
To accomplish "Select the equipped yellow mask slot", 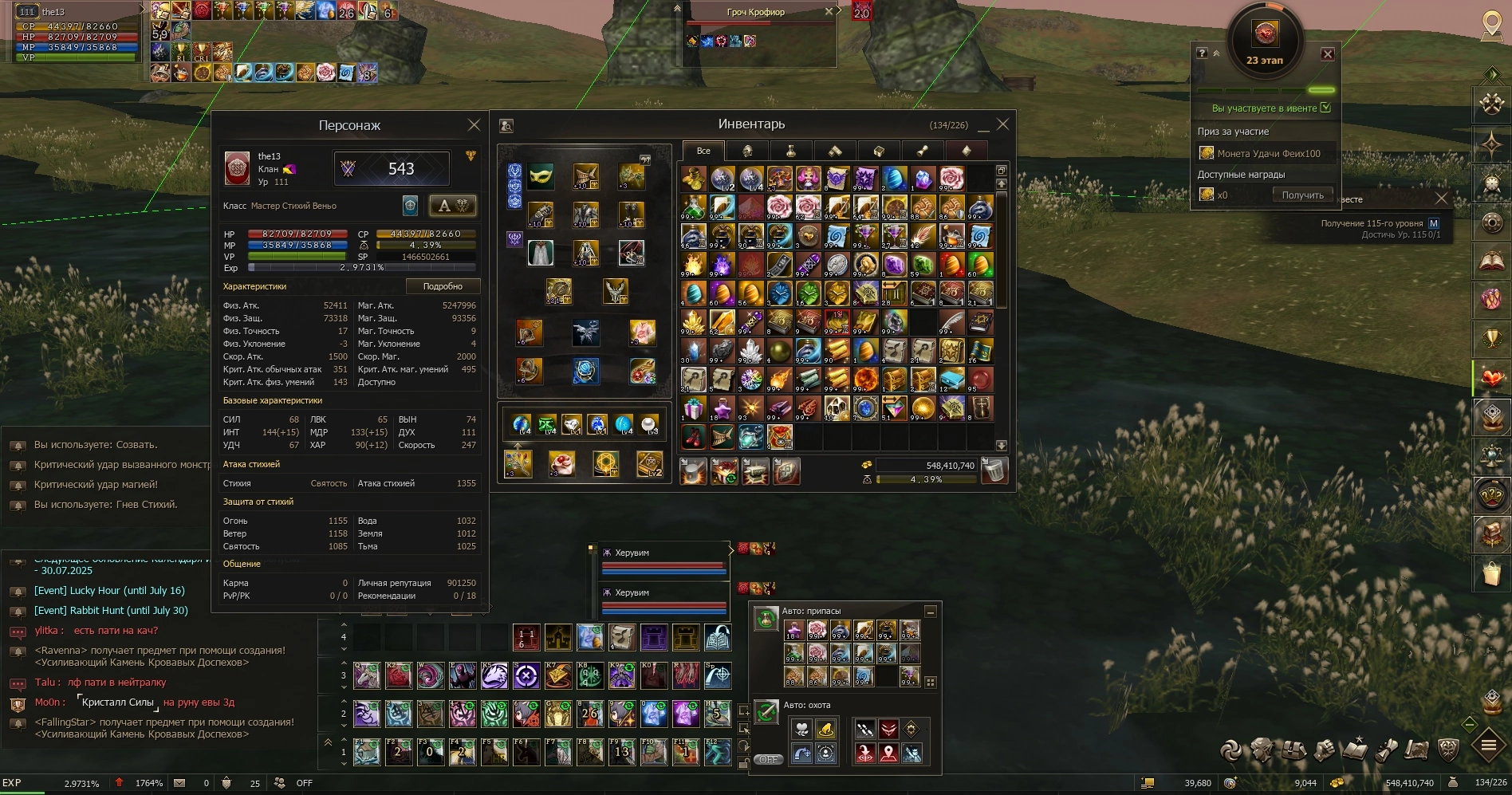I will click(541, 176).
